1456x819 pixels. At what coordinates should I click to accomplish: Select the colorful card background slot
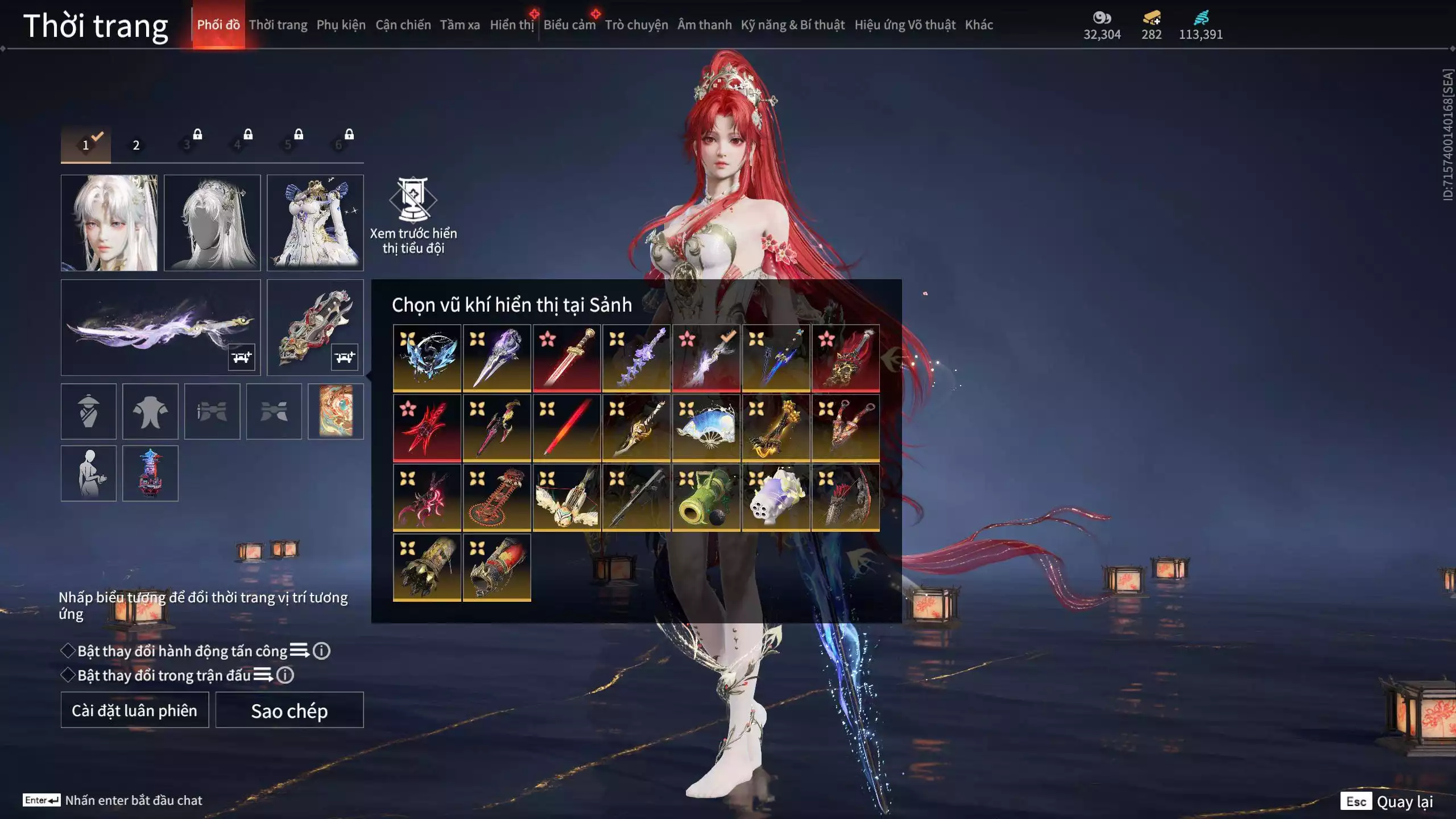336,411
